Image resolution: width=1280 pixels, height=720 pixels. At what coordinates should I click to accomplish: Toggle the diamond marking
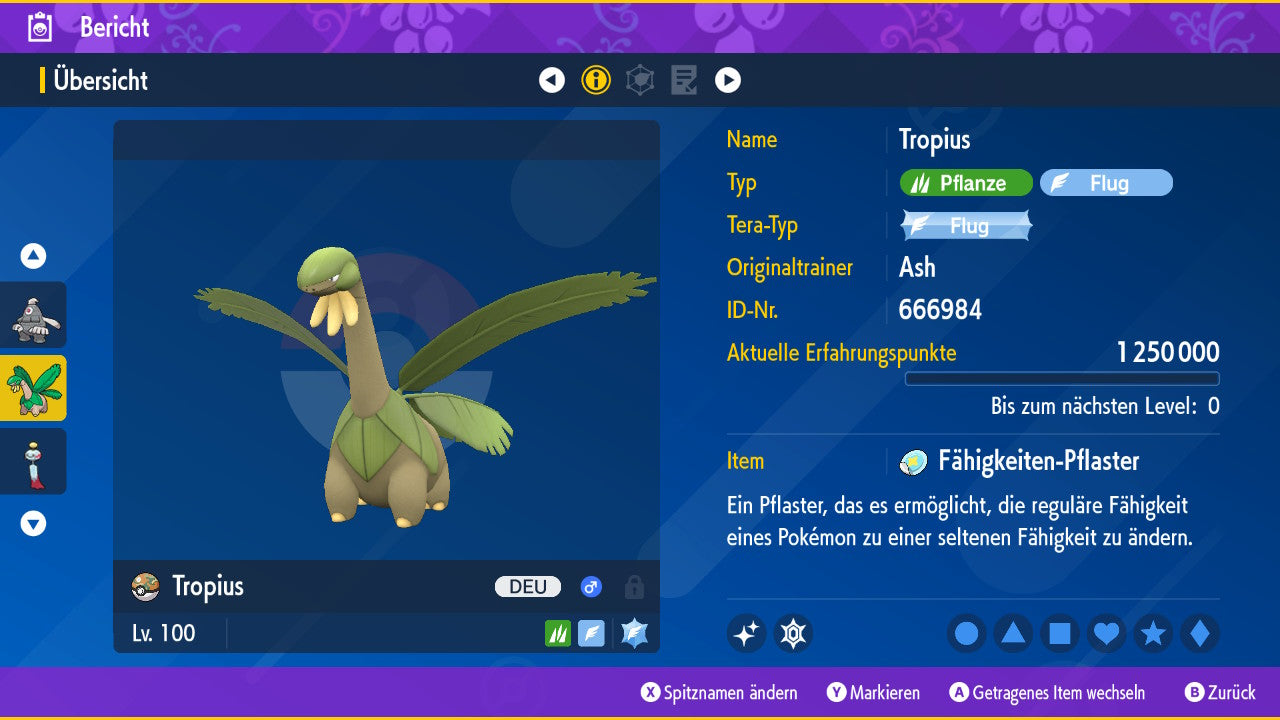coord(1200,634)
